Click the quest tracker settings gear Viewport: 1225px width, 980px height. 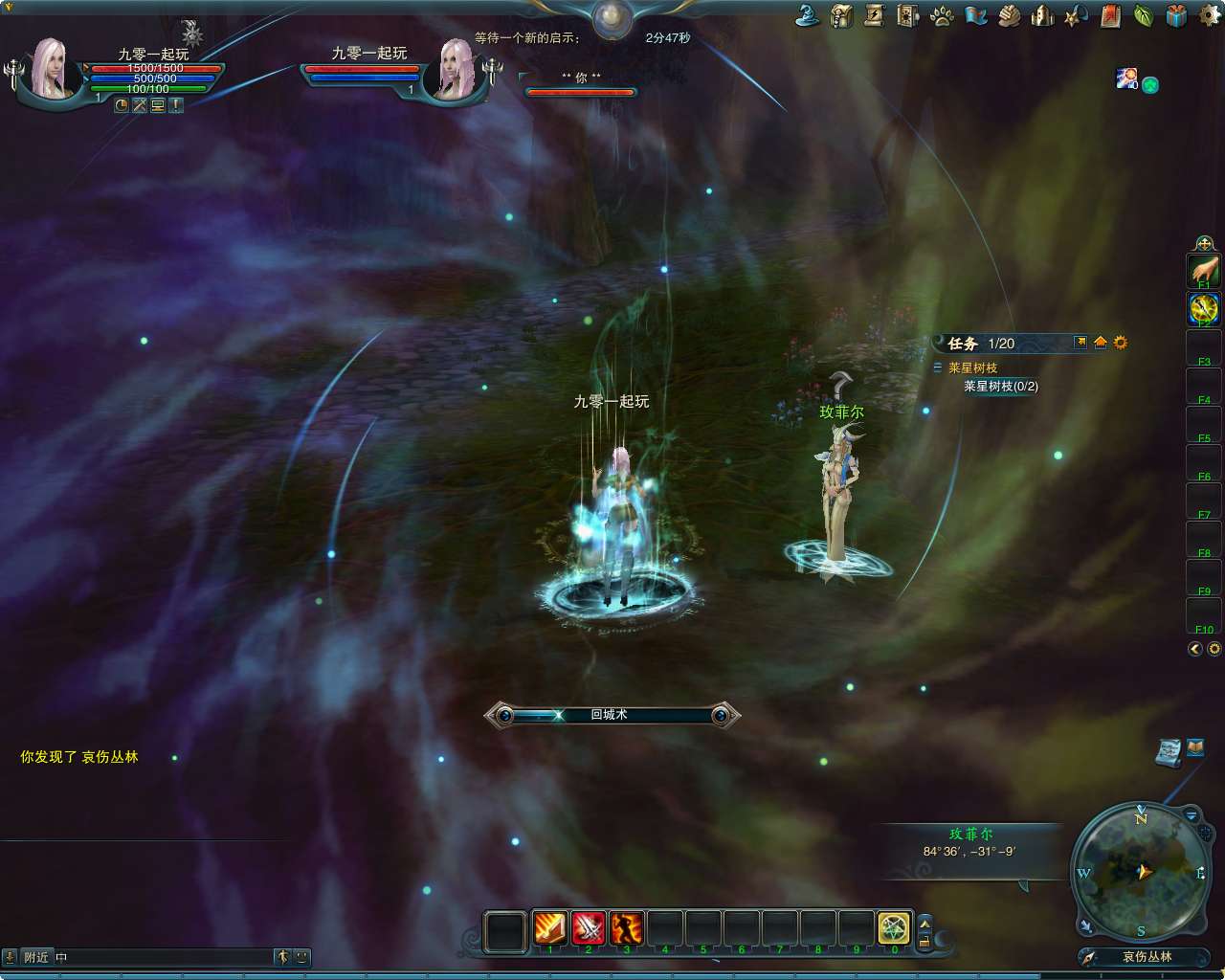click(x=1120, y=343)
